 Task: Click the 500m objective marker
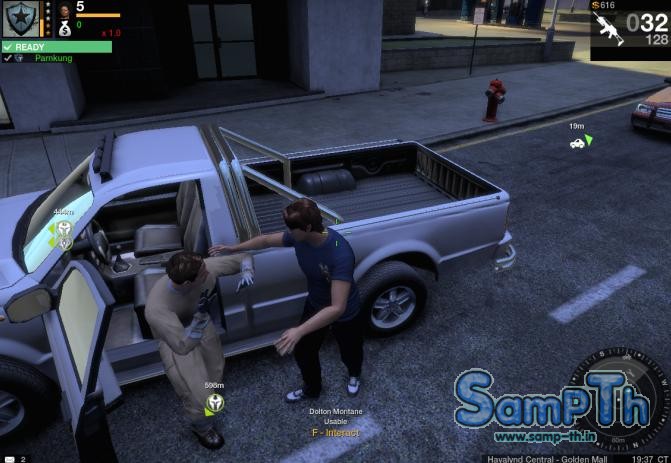pyautogui.click(x=214, y=402)
